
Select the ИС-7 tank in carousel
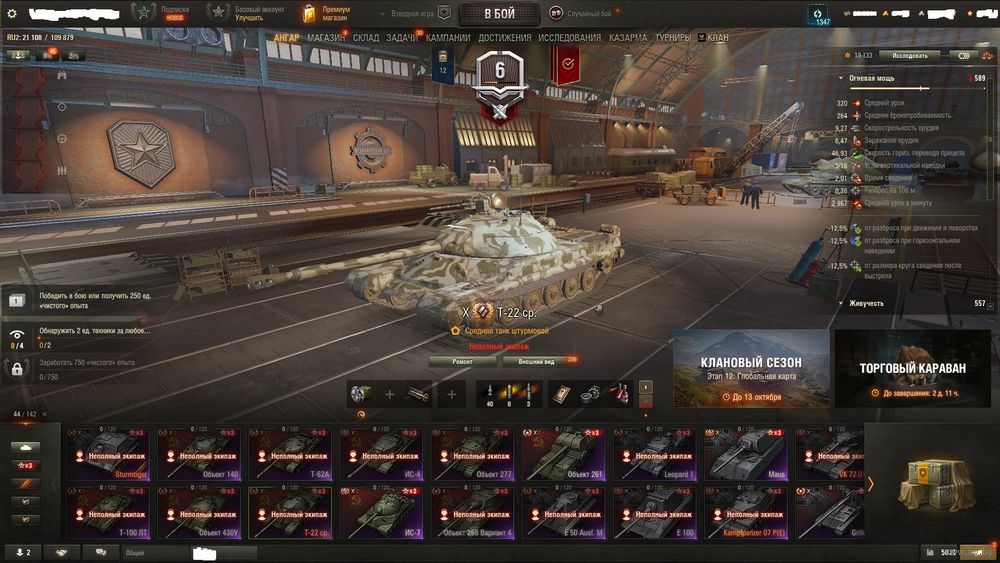click(384, 512)
